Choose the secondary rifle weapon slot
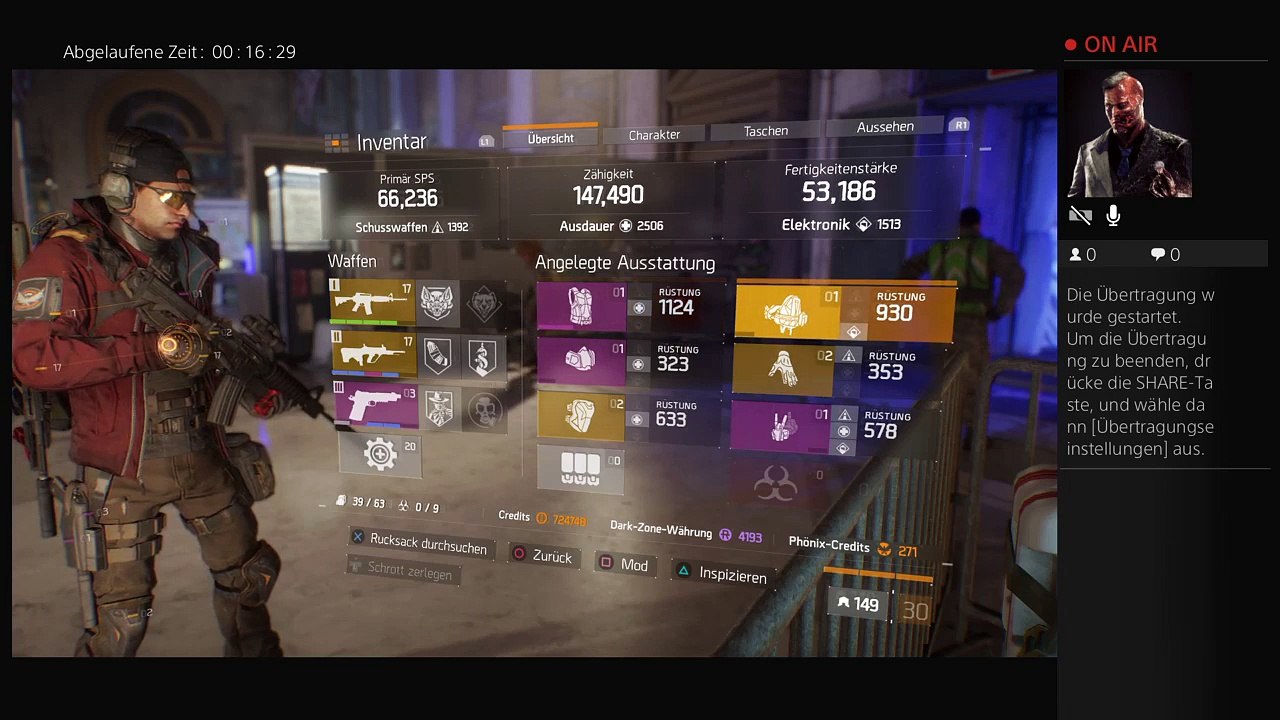 coord(372,355)
